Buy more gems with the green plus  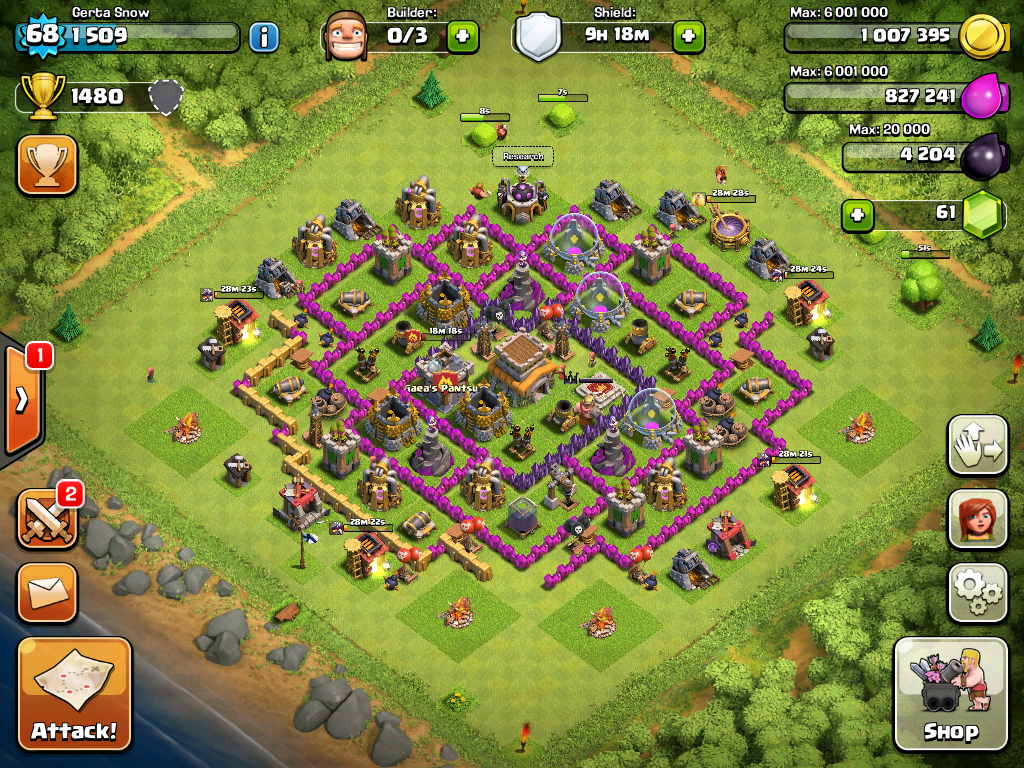(856, 215)
